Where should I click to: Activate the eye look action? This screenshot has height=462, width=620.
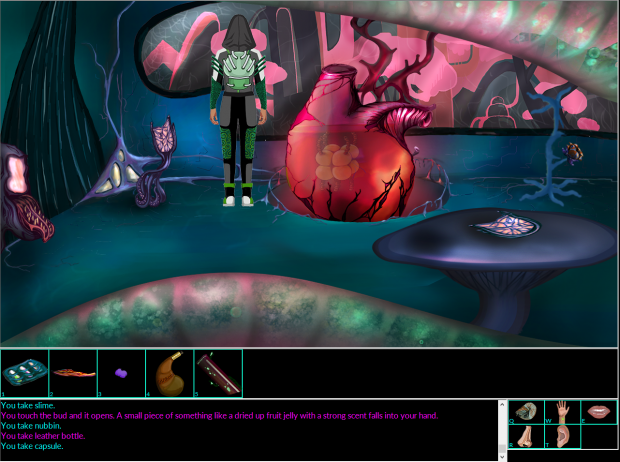click(x=527, y=411)
